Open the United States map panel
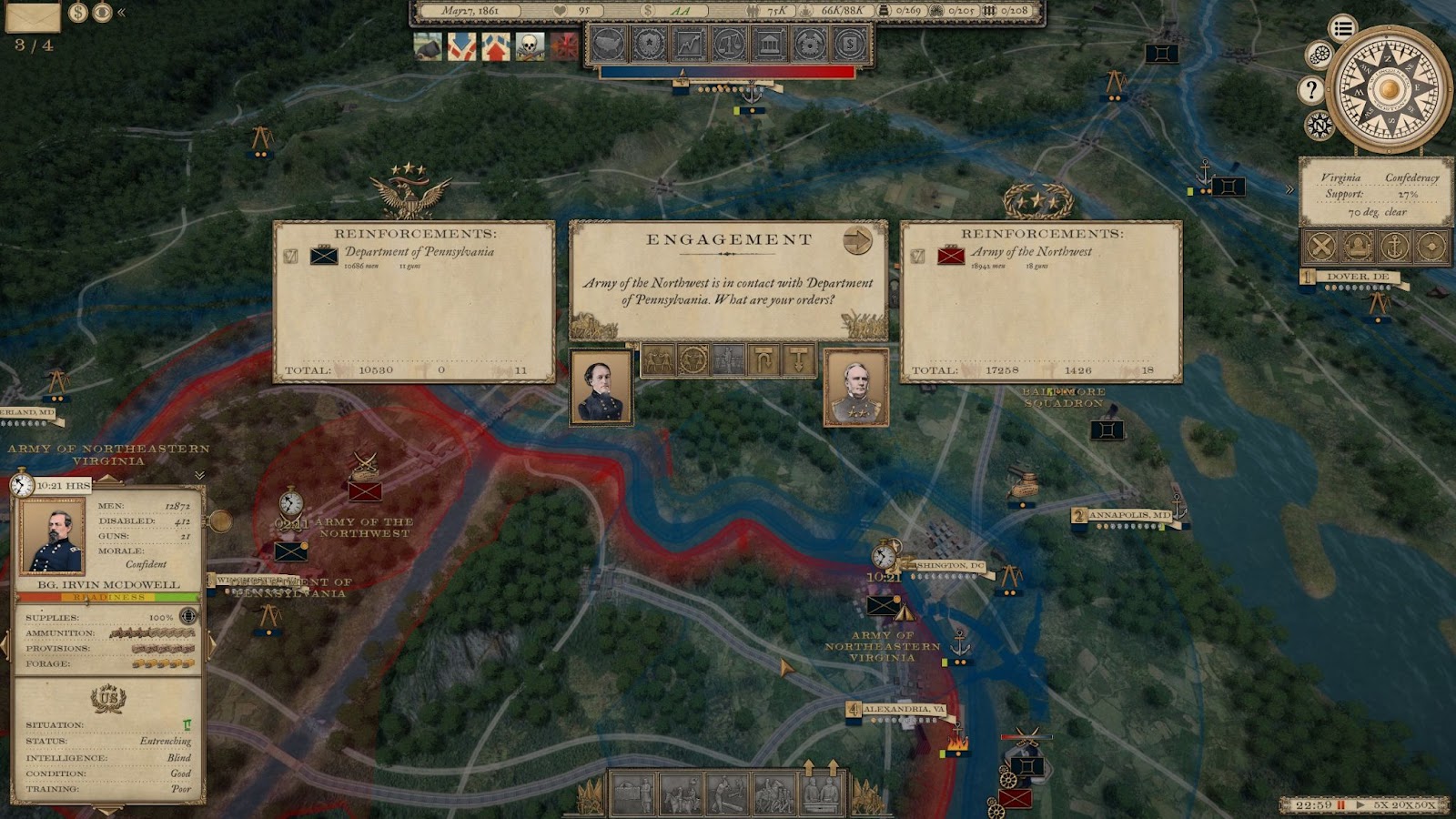Screen dimensions: 1456x819 click(609, 44)
